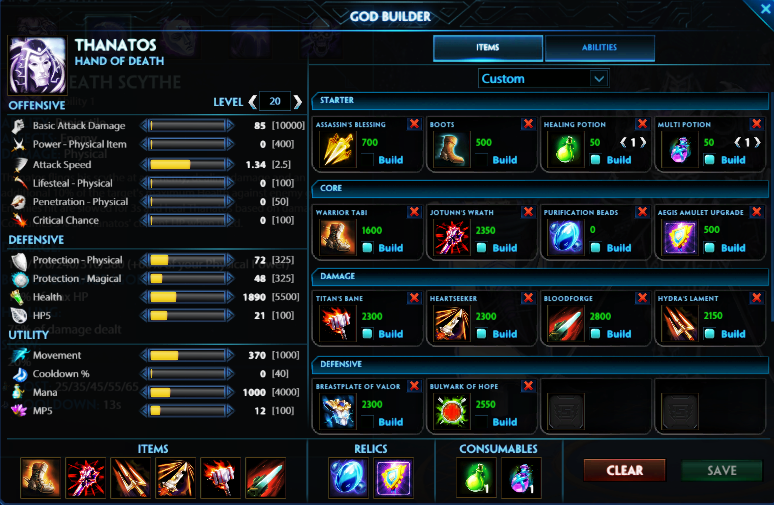Viewport: 774px width, 505px height.
Task: Close the God Builder window
Action: tap(765, 9)
